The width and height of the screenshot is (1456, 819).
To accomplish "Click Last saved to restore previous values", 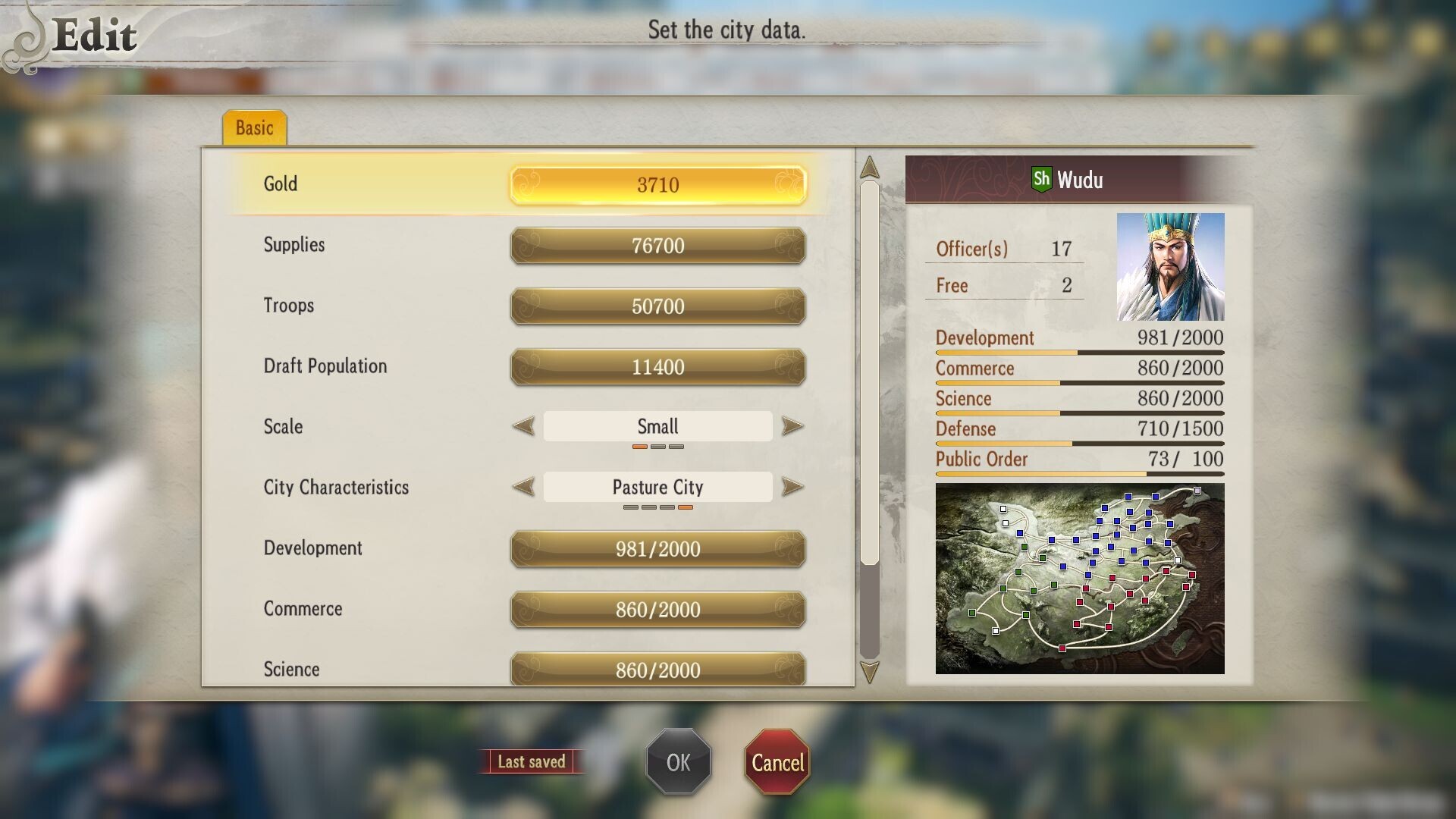I will (532, 761).
